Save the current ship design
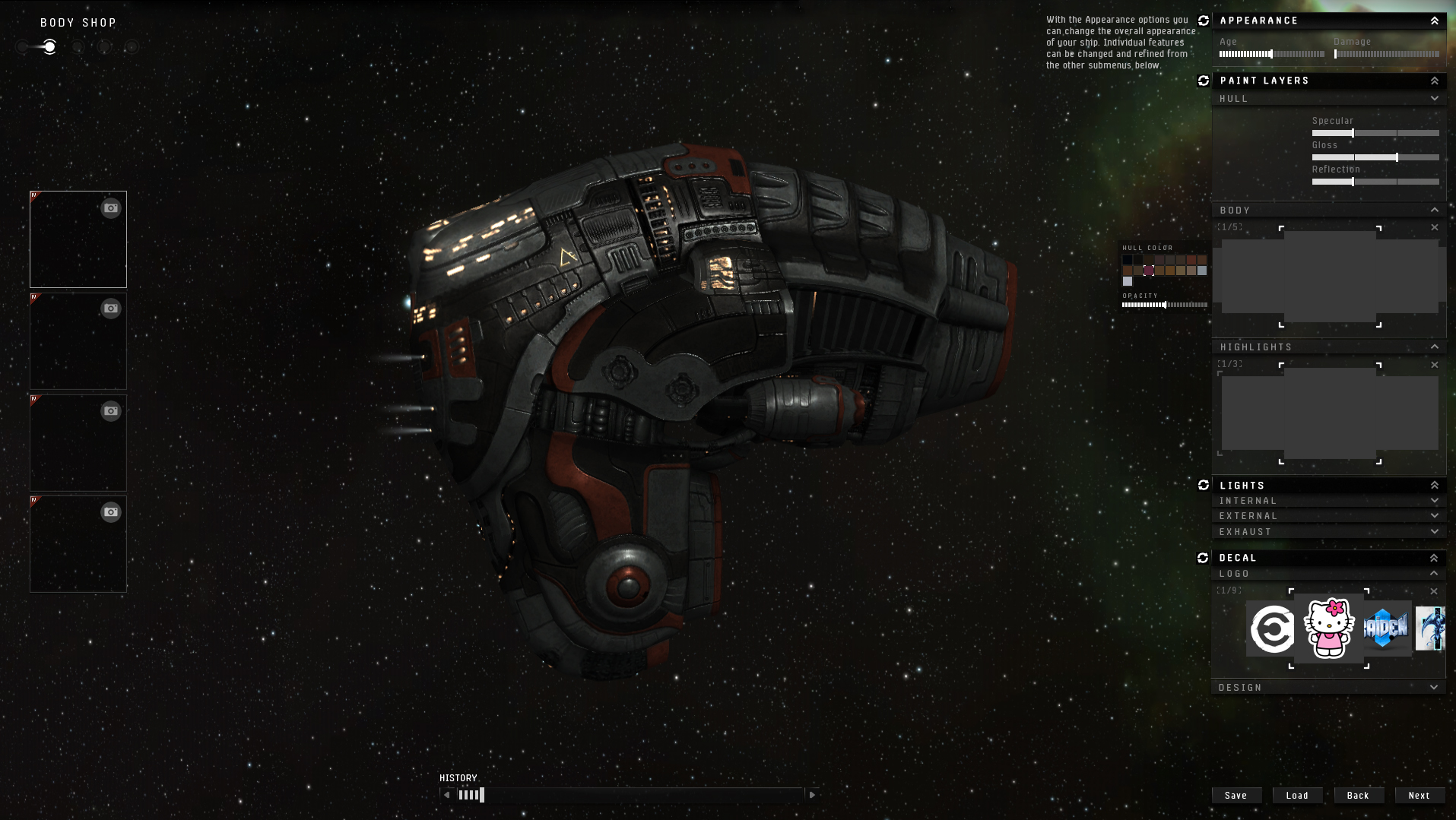1456x820 pixels. [1236, 795]
